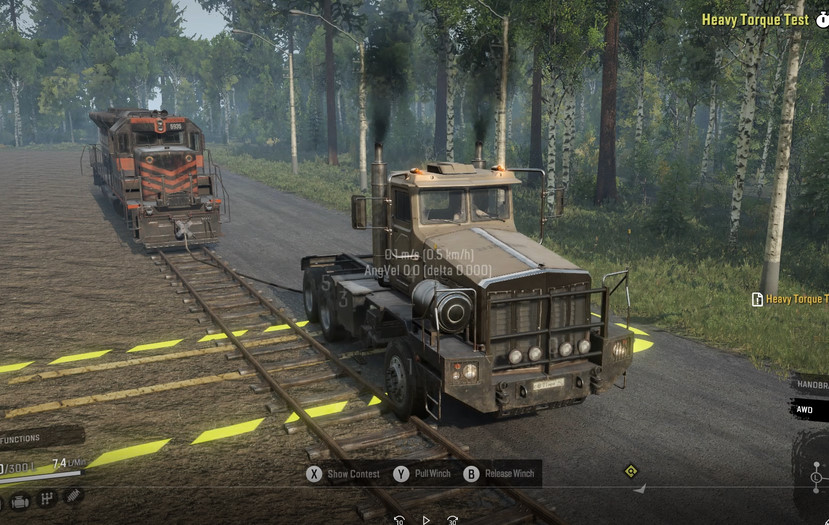Select the Heavy Torque Test task entry
The height and width of the screenshot is (525, 829).
[x=792, y=299]
